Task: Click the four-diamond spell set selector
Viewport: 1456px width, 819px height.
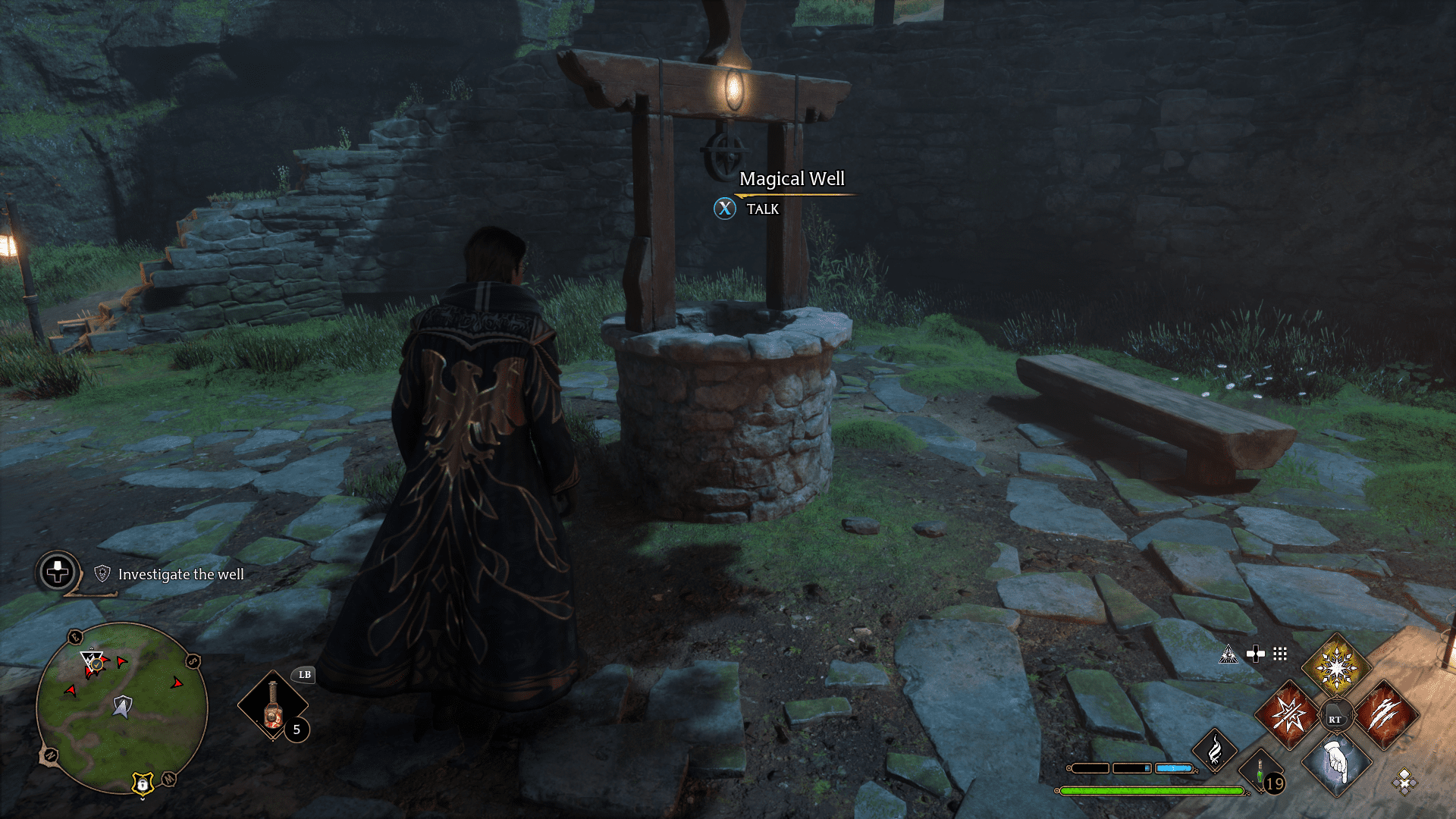Action: pyautogui.click(x=1404, y=781)
